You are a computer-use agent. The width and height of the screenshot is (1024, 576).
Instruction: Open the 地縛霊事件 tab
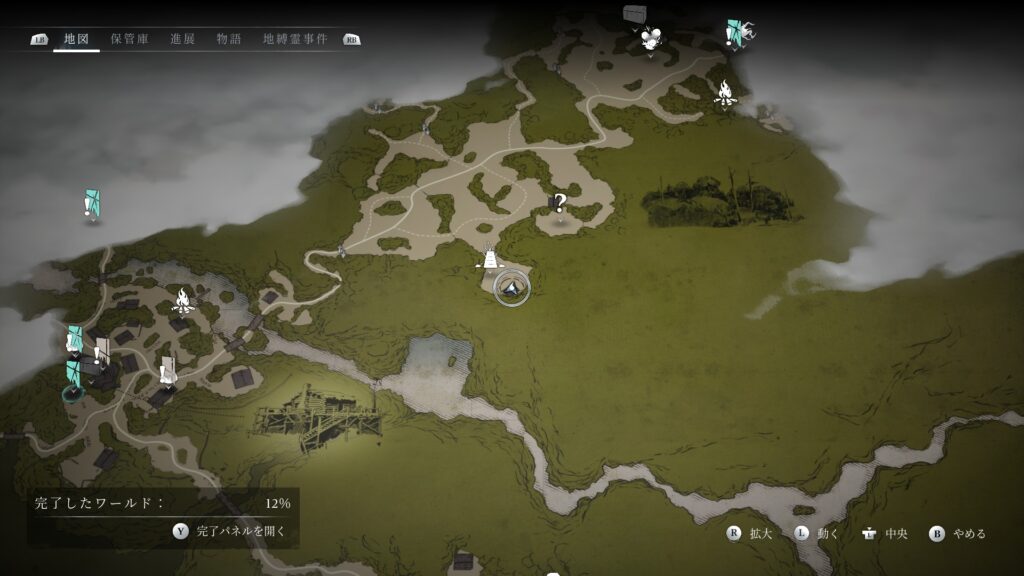294,39
